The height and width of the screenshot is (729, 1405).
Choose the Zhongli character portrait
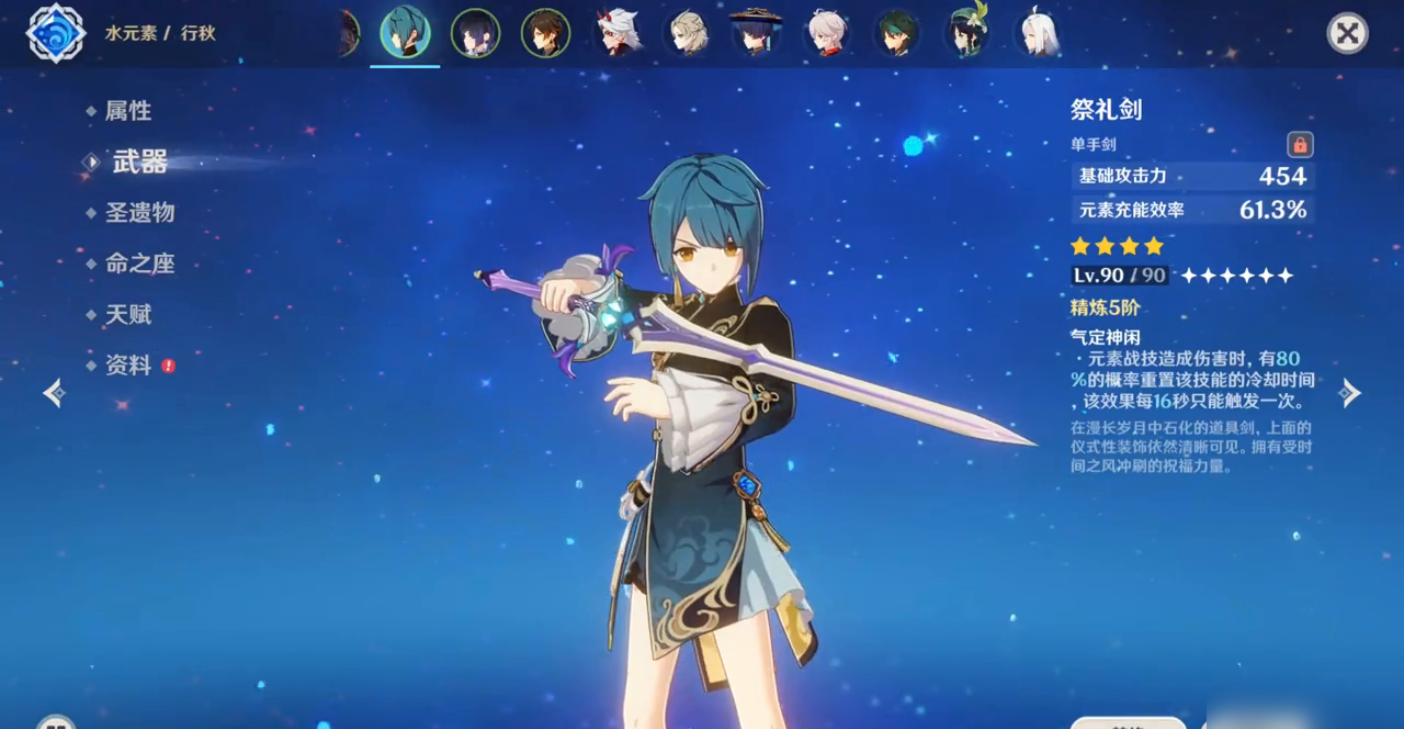(x=546, y=34)
